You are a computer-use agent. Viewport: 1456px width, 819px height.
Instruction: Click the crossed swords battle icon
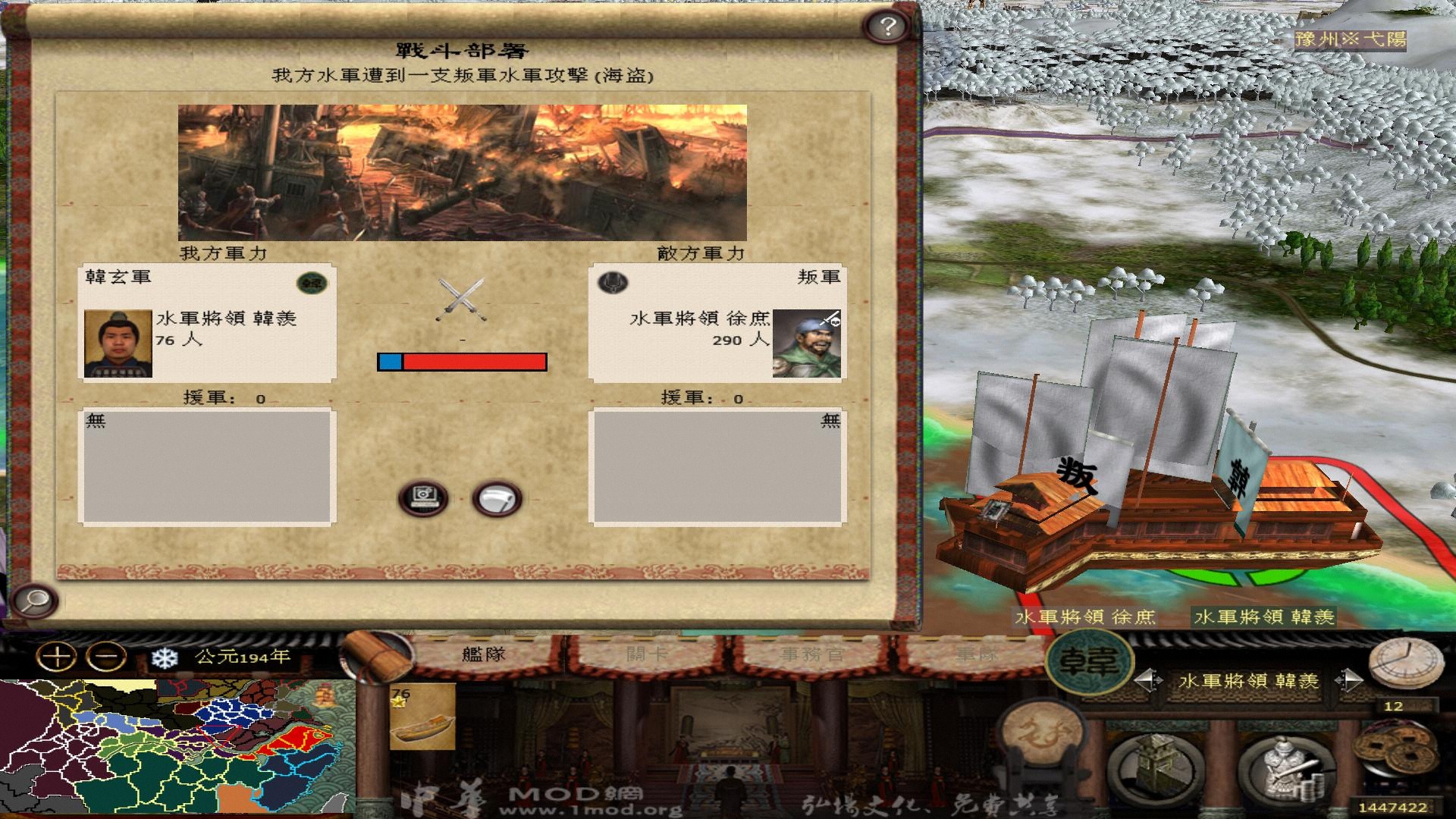click(461, 294)
